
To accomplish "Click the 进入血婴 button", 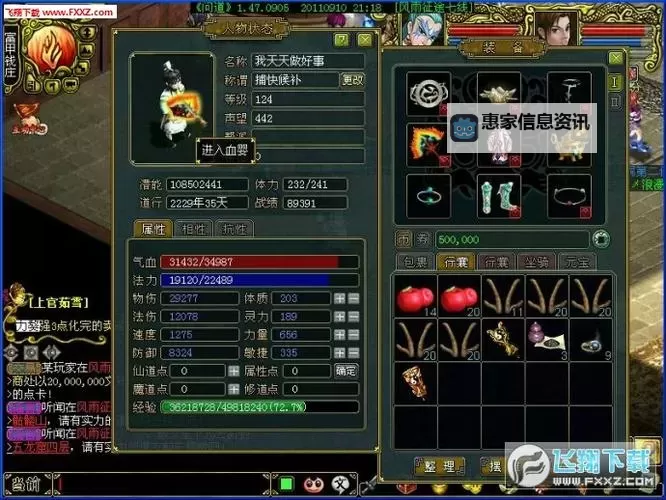I will (224, 150).
